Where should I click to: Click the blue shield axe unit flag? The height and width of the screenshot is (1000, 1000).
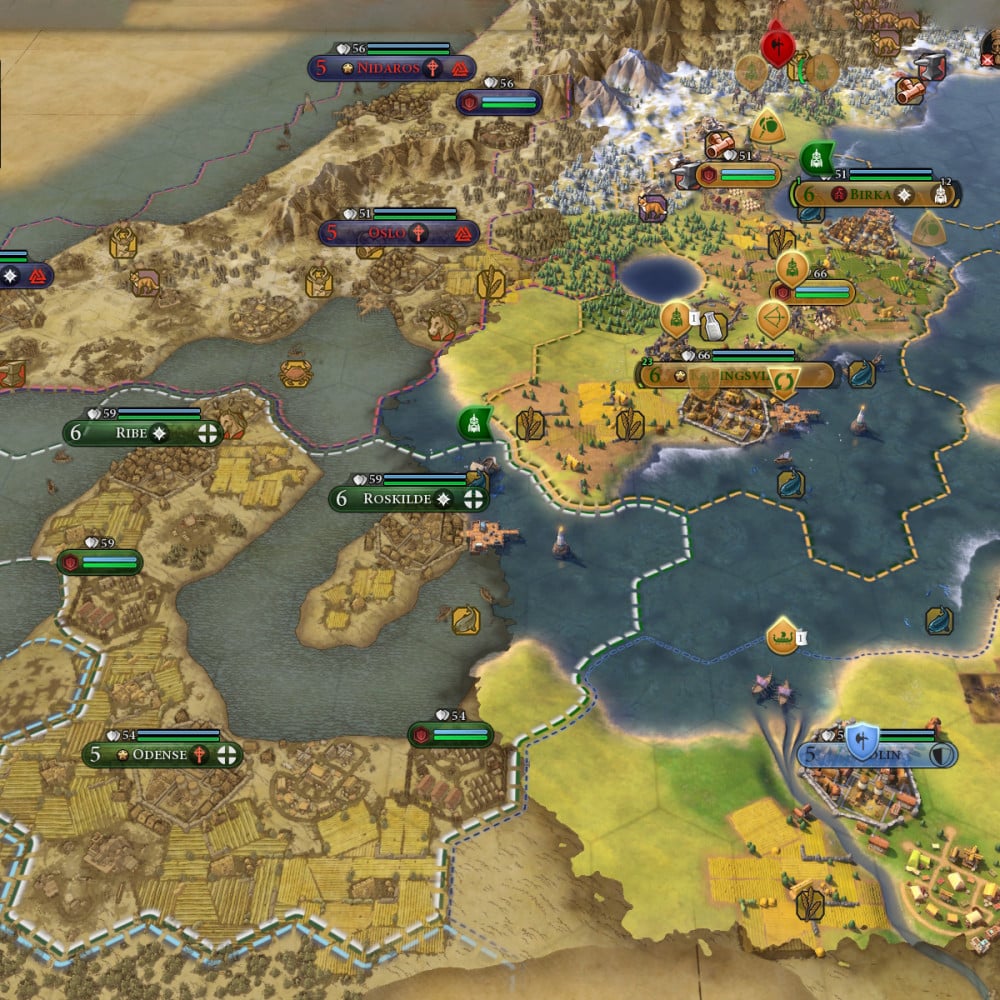[x=860, y=741]
